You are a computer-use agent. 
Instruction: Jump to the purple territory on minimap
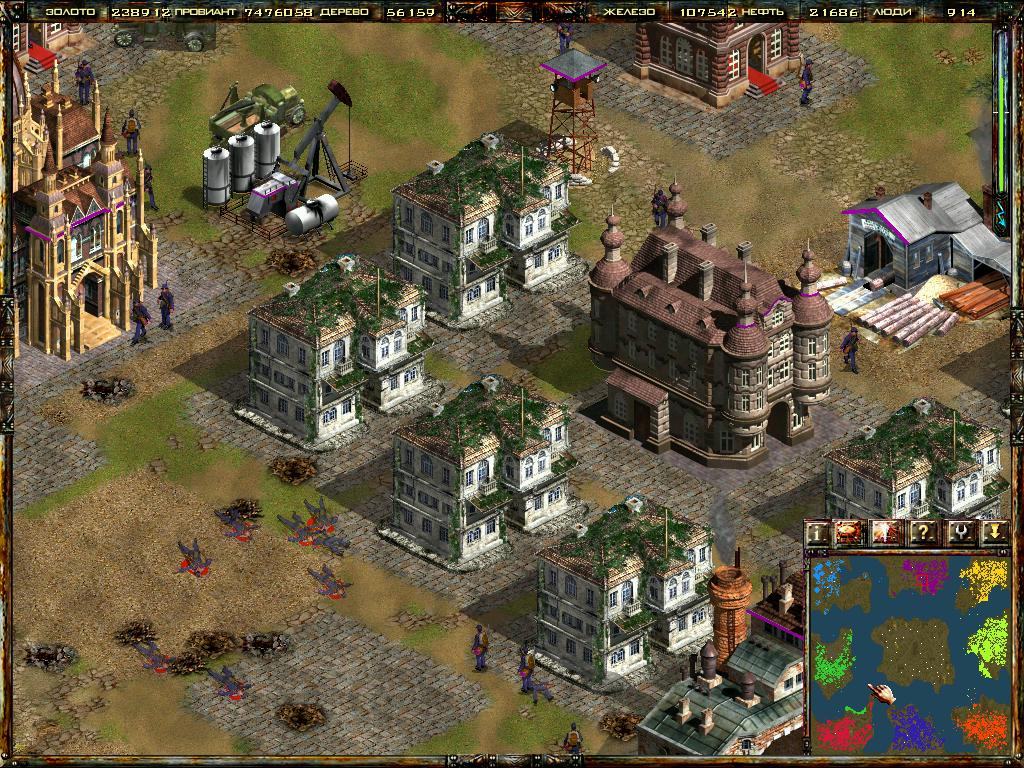925,575
